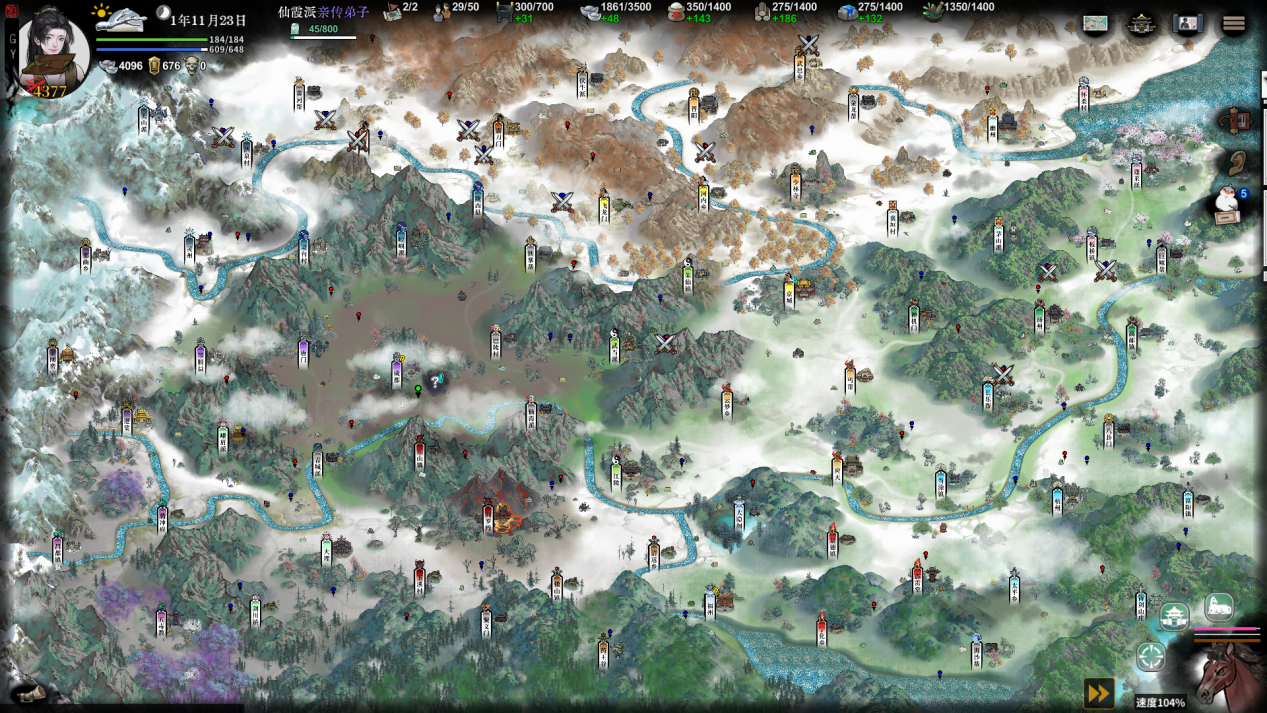Image resolution: width=1267 pixels, height=713 pixels.
Task: Click the green pavilion building button
Action: point(1174,615)
